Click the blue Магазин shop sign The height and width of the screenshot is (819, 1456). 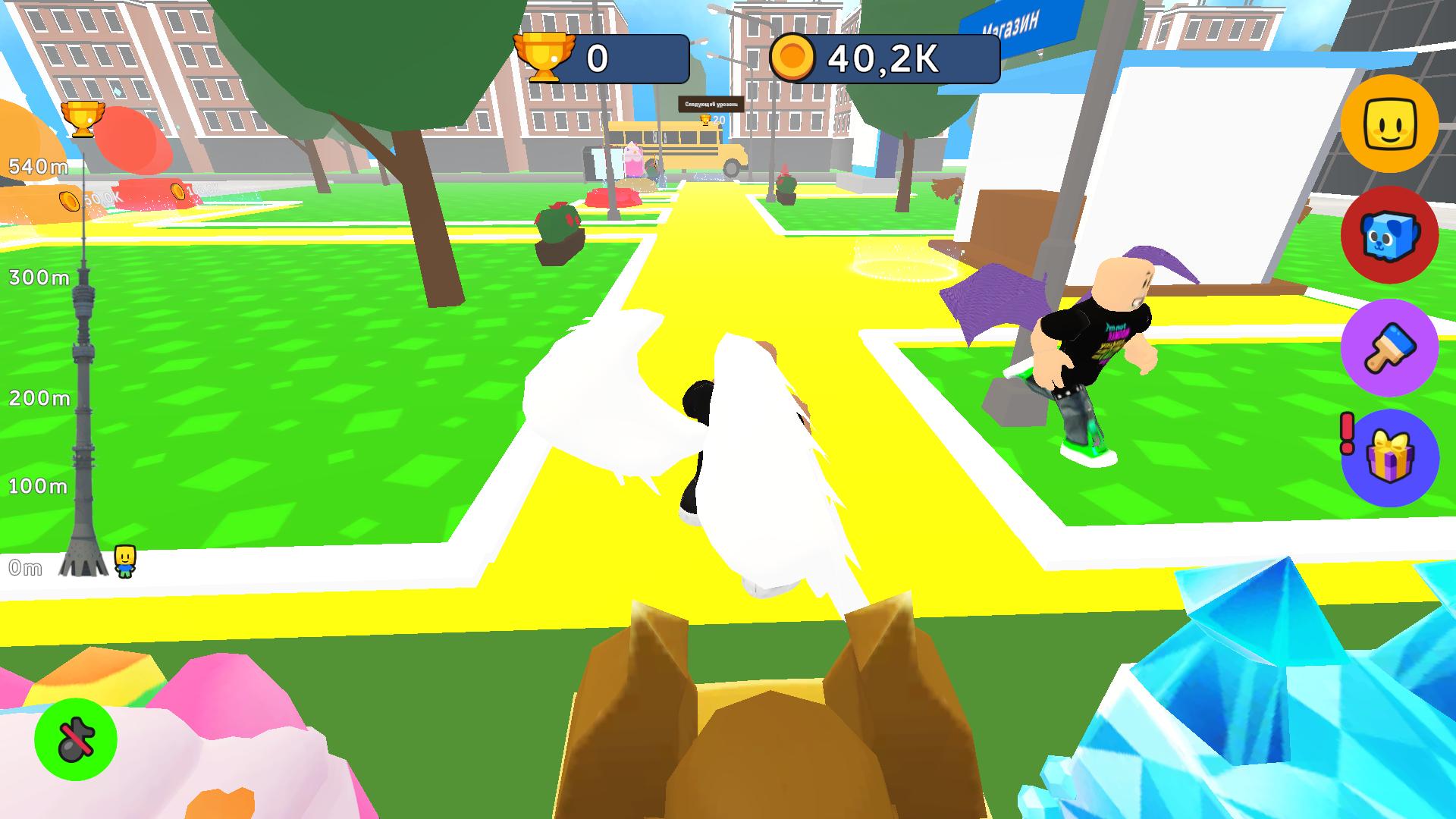1014,22
